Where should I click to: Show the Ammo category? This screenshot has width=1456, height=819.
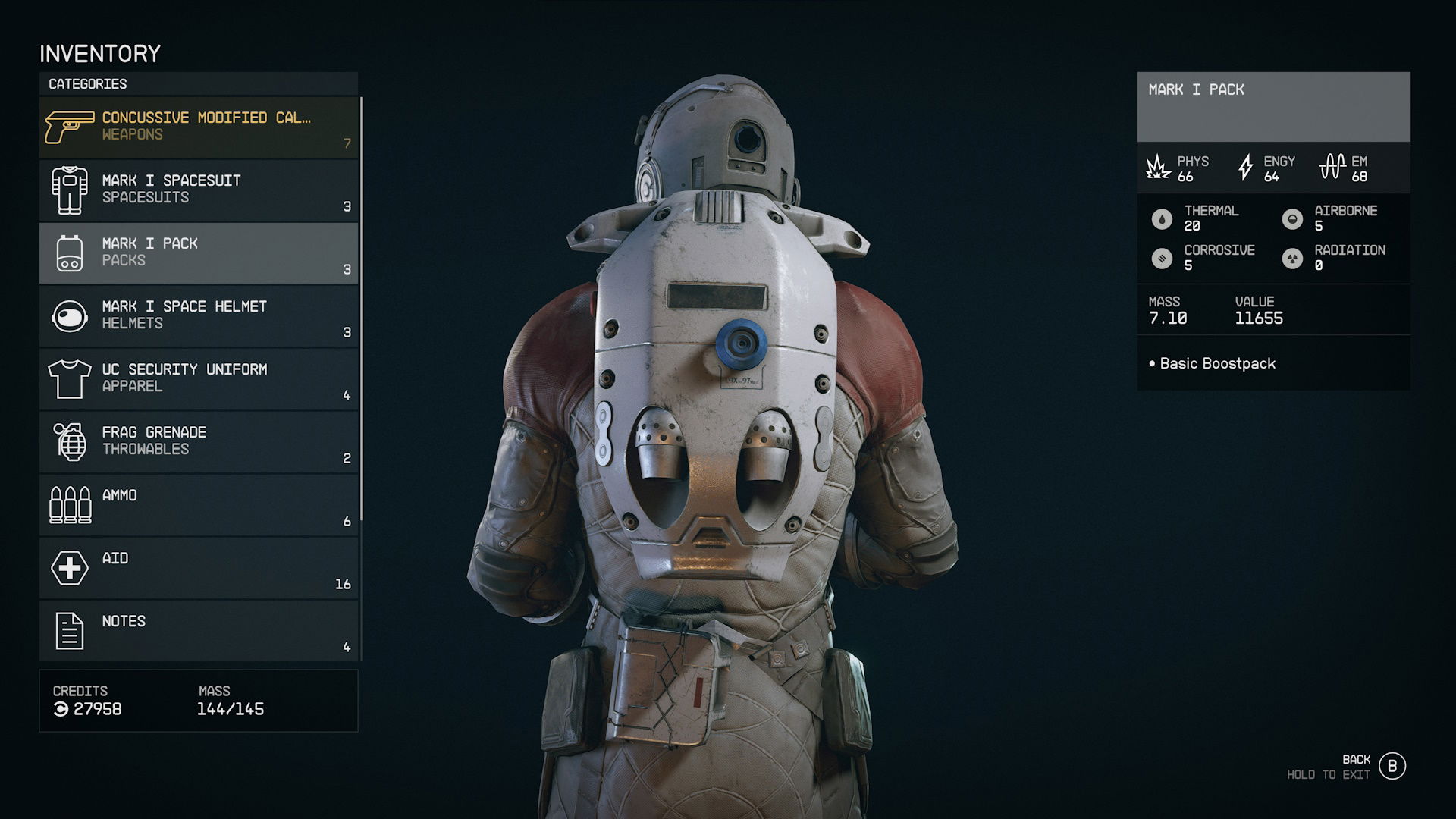point(199,504)
